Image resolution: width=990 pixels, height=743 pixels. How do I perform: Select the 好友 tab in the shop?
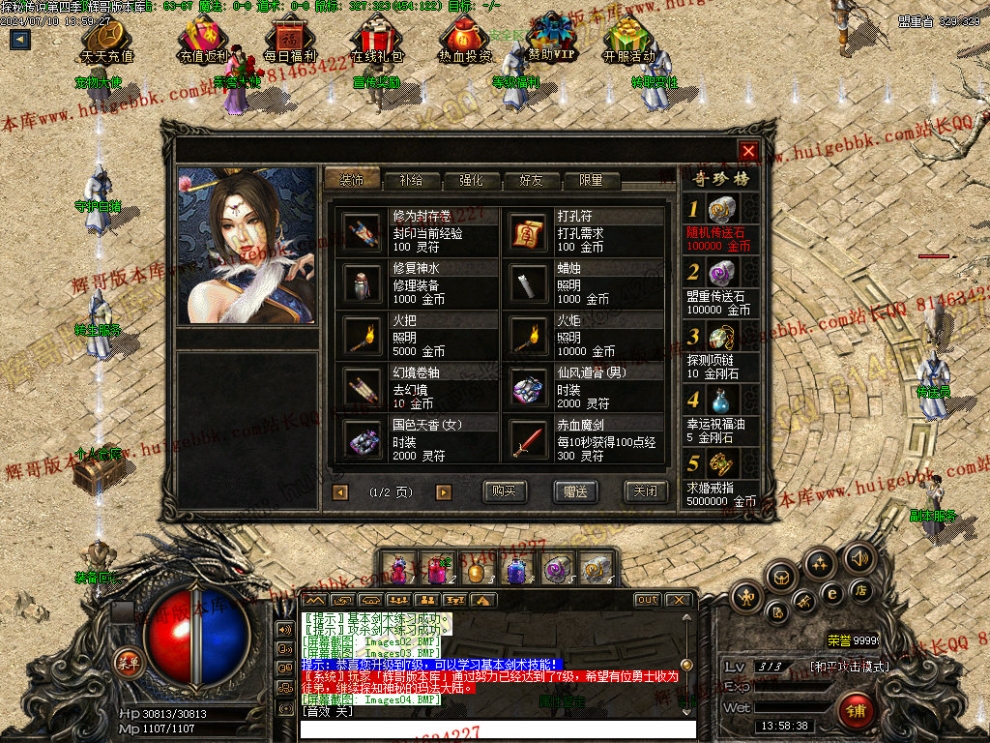(531, 181)
